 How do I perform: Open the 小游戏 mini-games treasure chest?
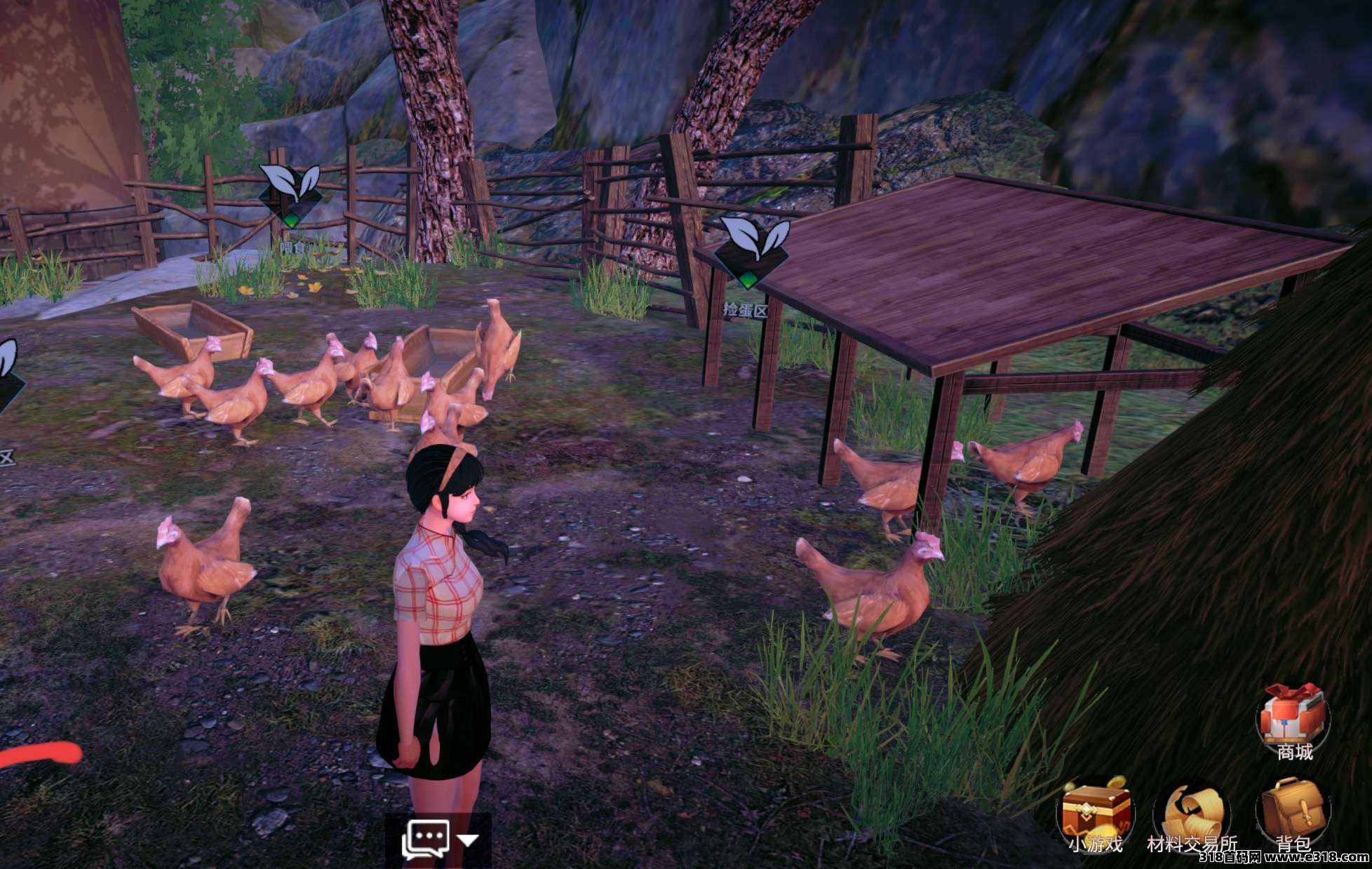[1096, 812]
